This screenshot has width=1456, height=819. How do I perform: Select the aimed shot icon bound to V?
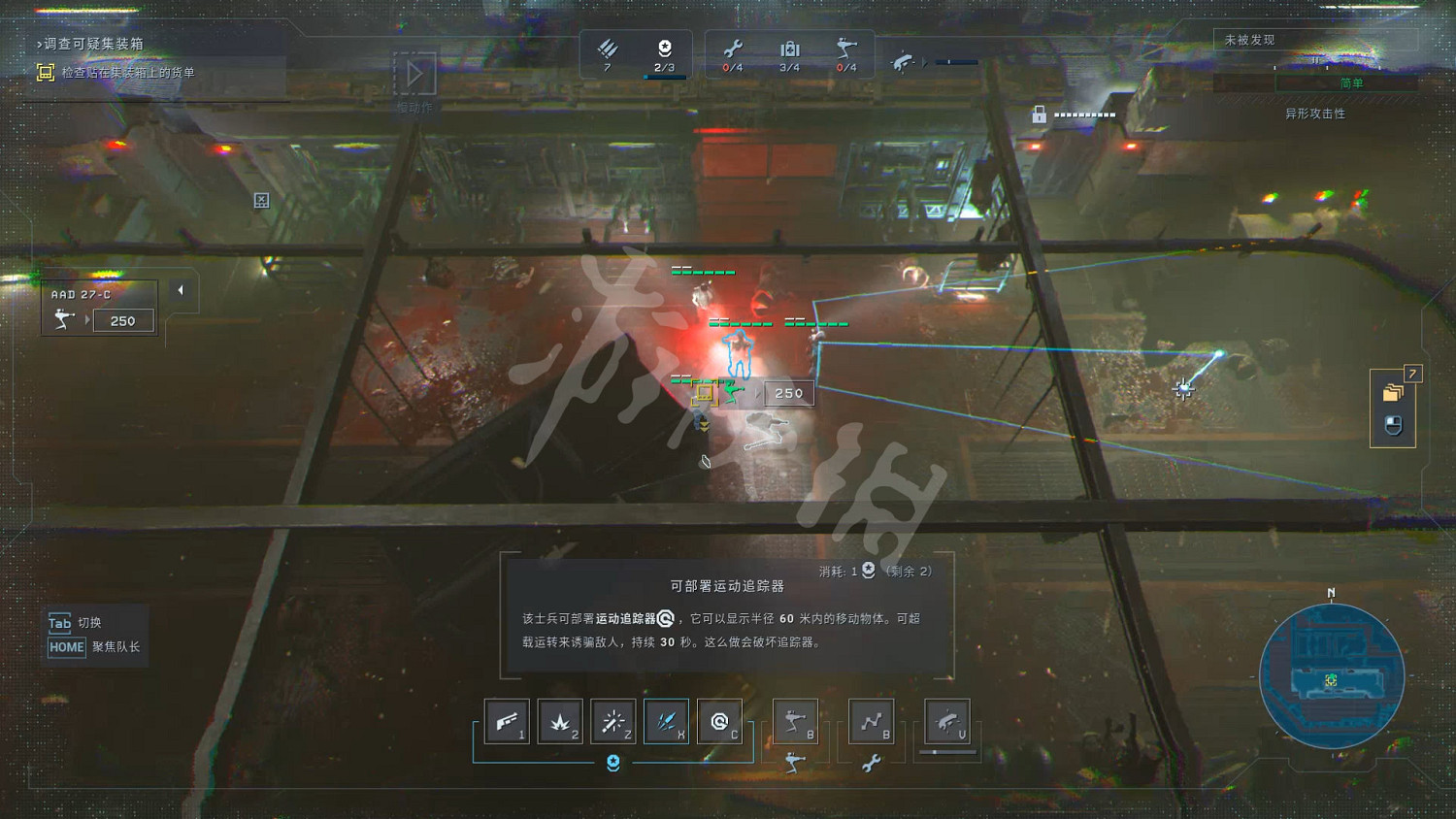coord(946,721)
